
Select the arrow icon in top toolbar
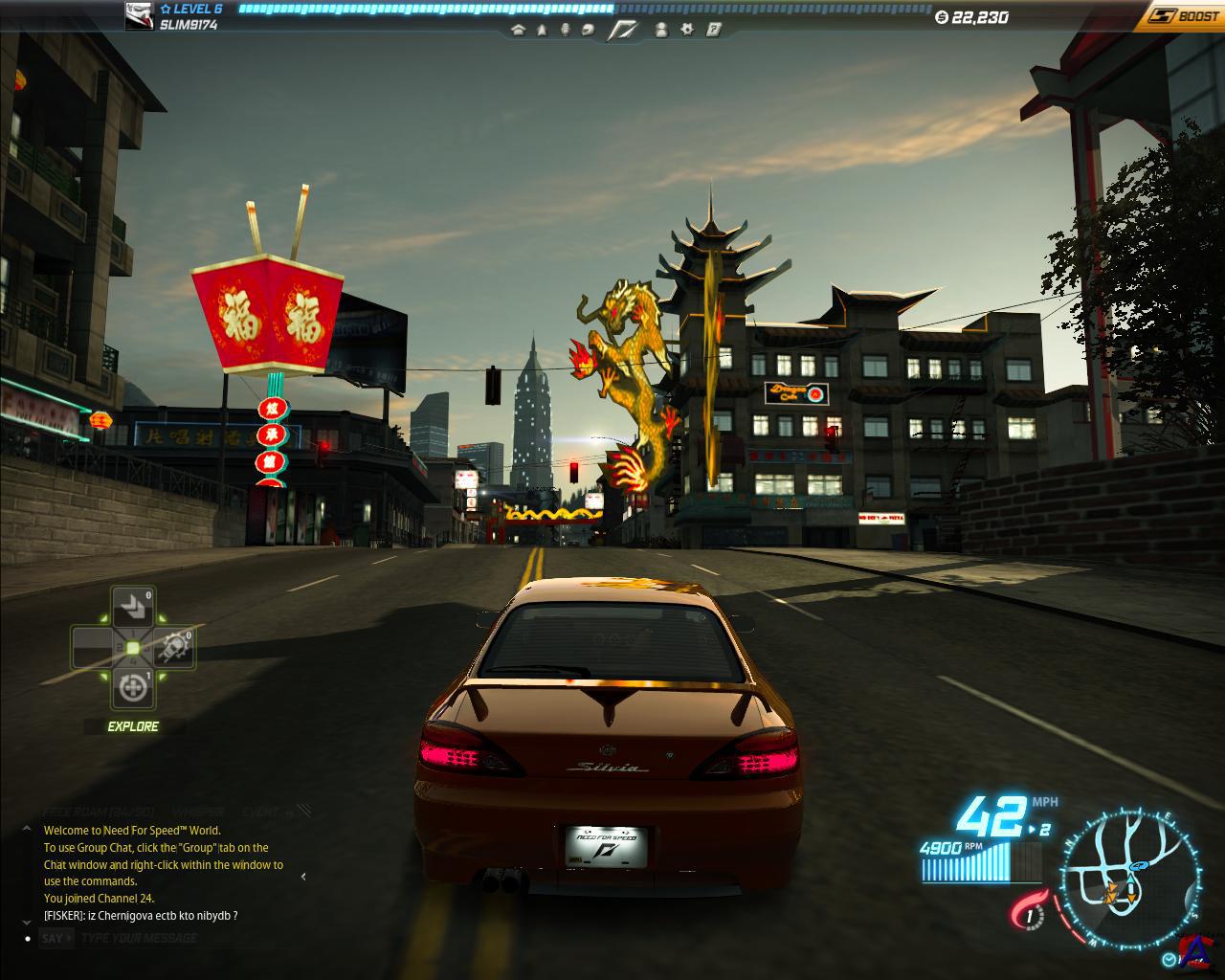[542, 30]
